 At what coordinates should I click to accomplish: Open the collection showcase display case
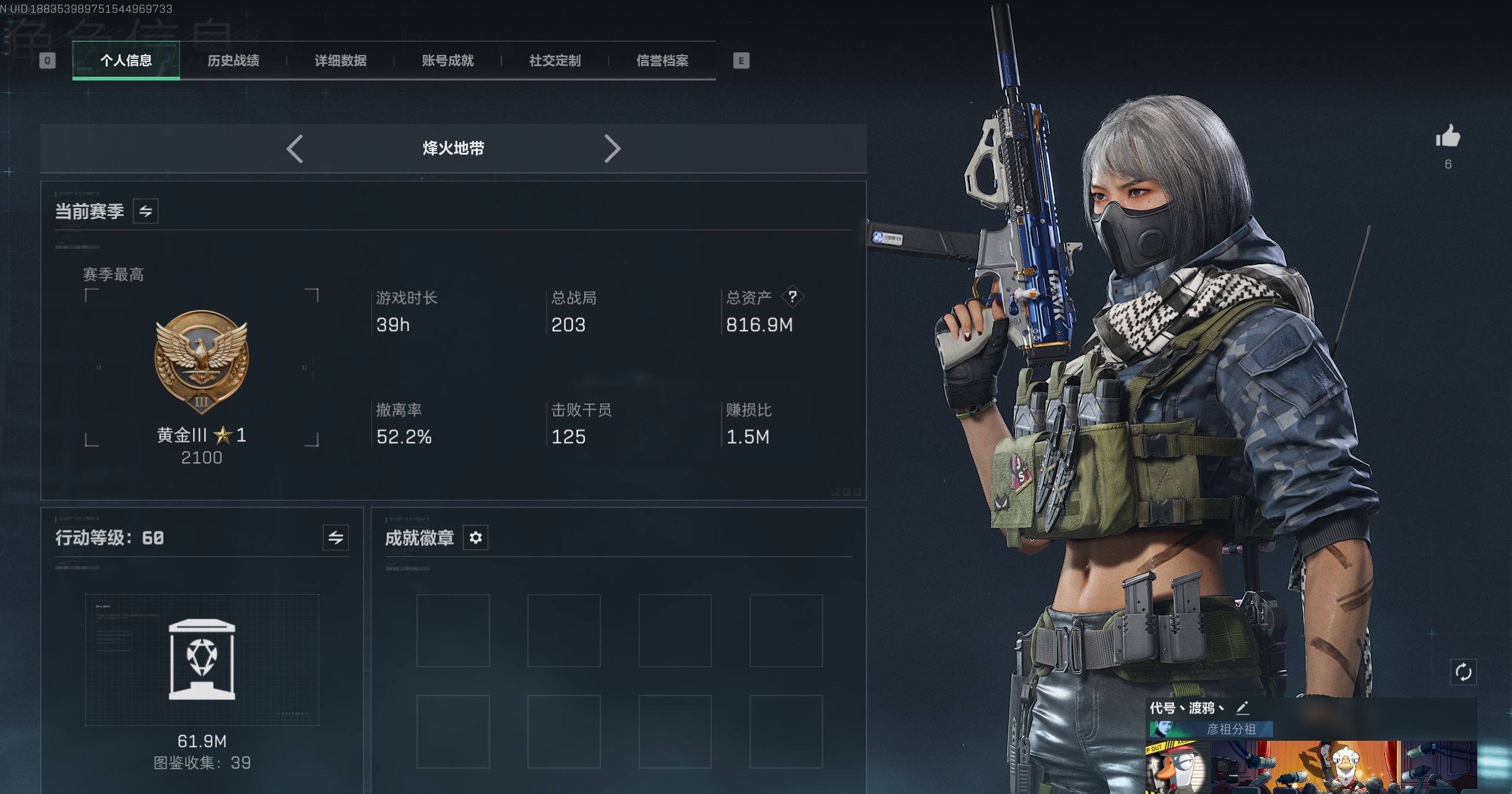pos(202,660)
